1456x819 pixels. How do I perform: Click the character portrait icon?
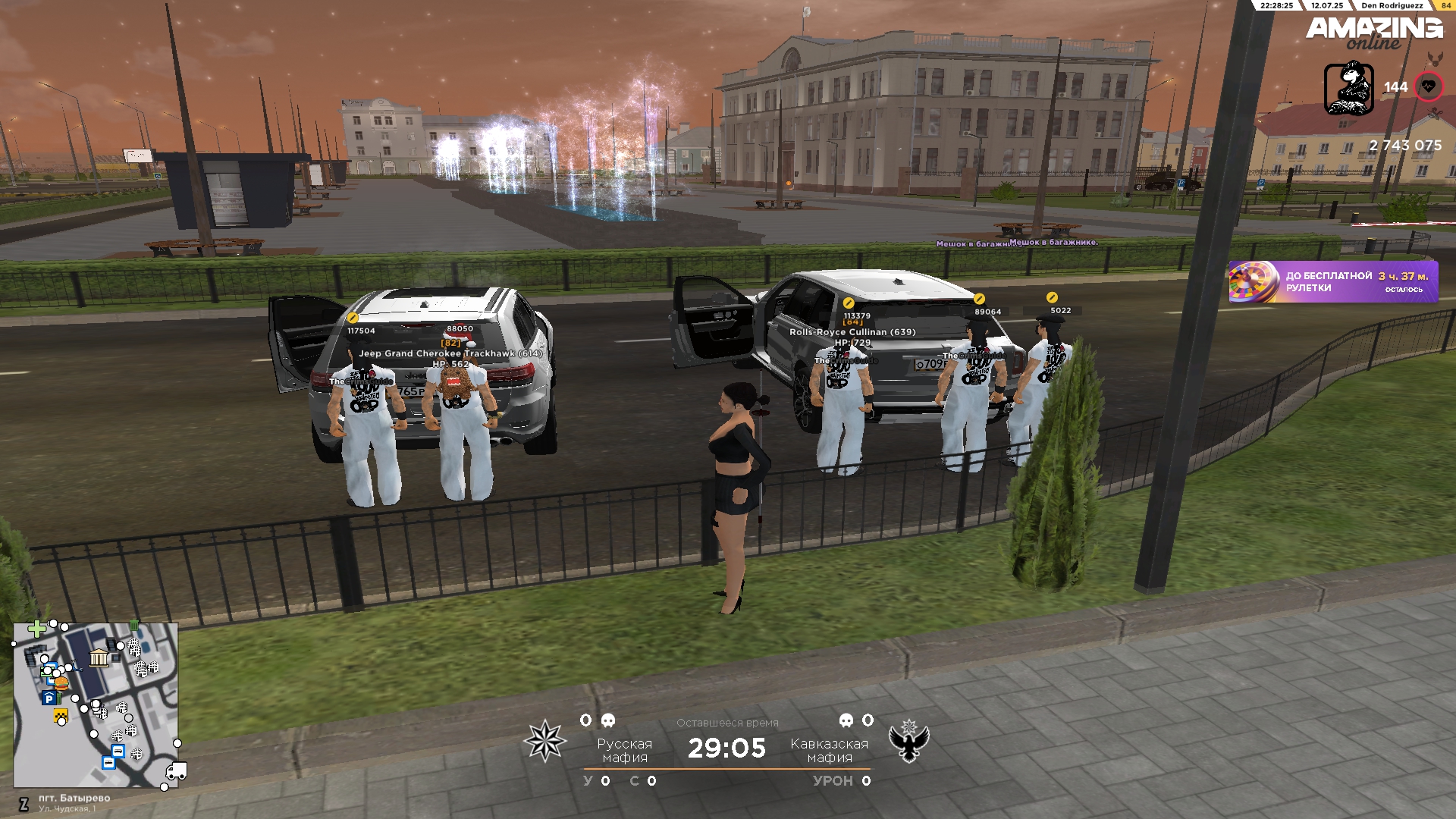pos(1348,89)
